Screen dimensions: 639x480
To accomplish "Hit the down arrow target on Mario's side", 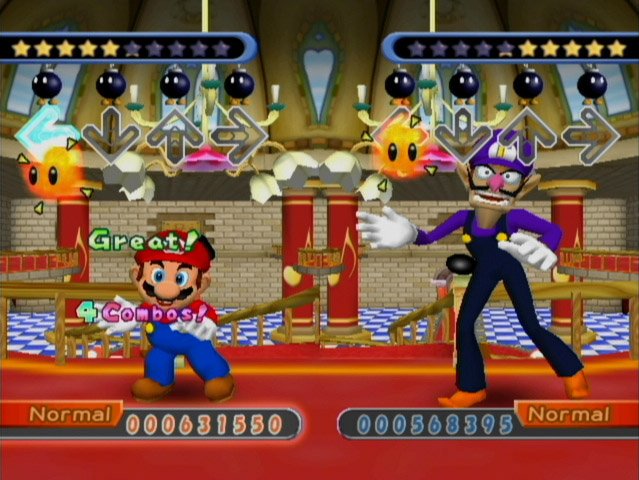I will tap(110, 130).
